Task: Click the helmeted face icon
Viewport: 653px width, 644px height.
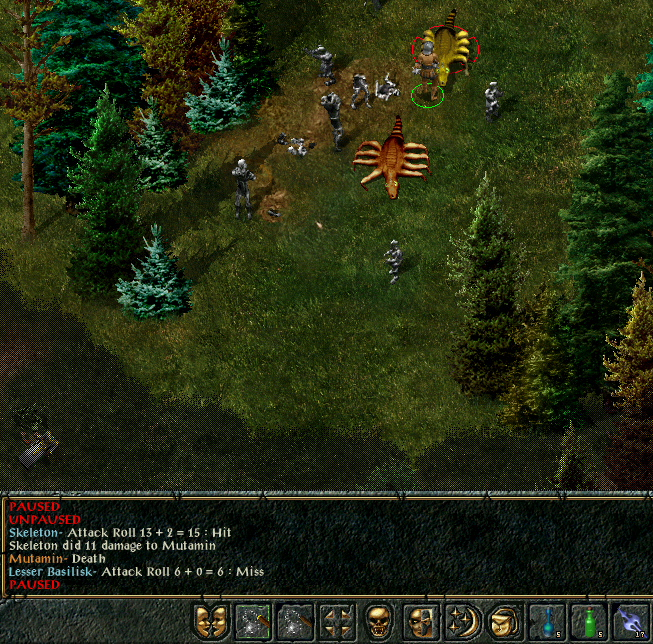Action: (421, 621)
